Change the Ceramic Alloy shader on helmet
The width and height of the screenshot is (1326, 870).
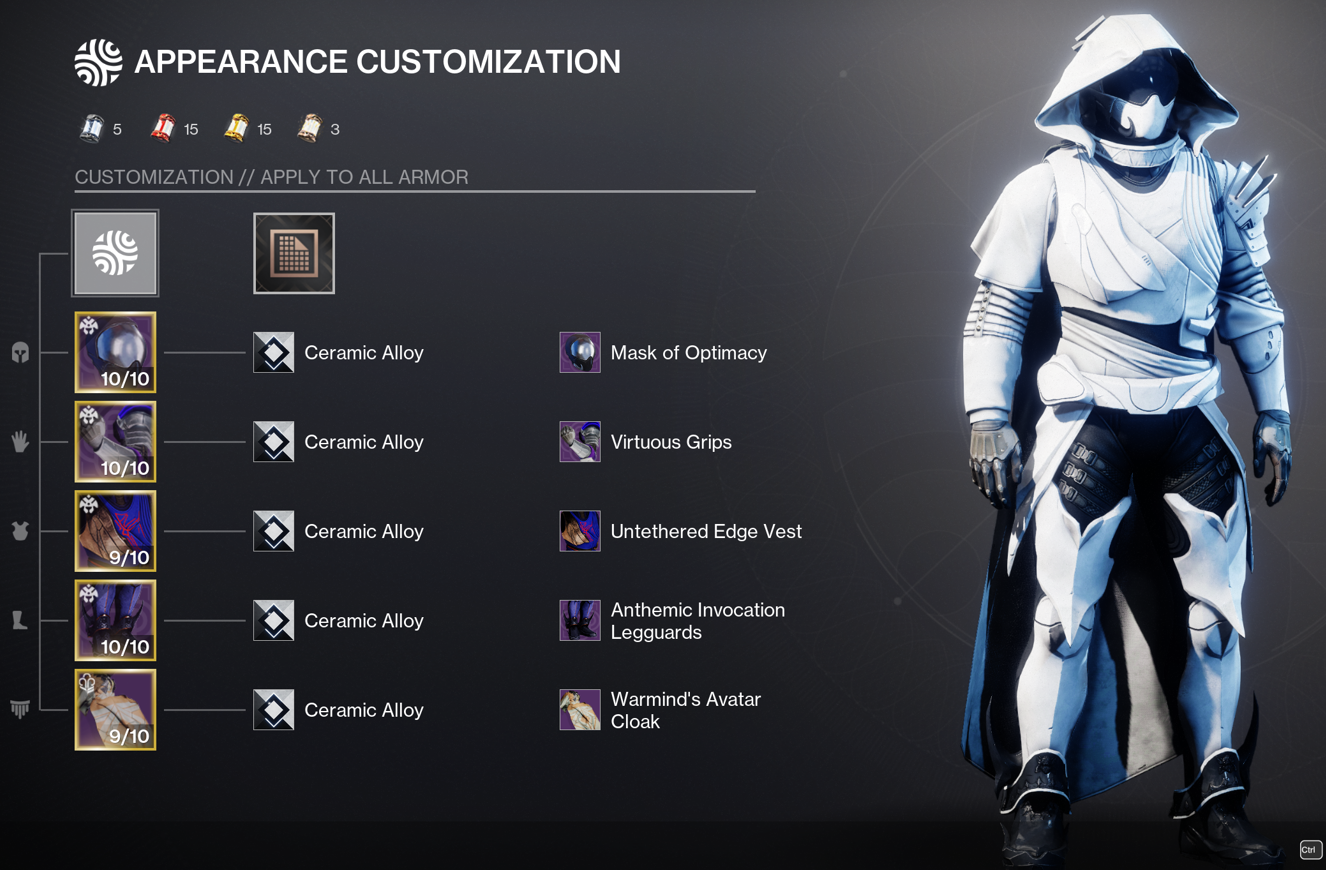click(274, 353)
